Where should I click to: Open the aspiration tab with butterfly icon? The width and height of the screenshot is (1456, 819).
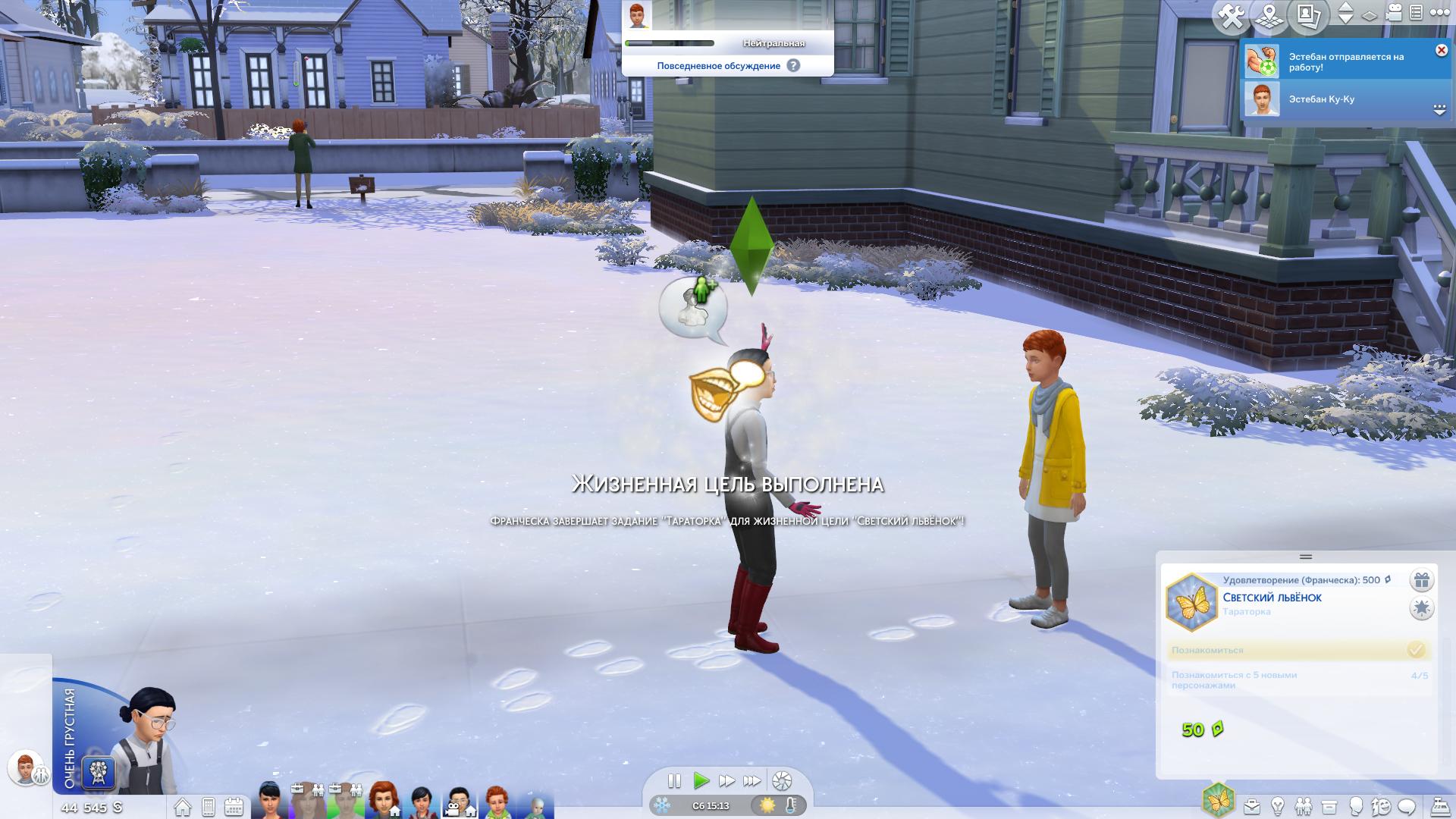1218,801
